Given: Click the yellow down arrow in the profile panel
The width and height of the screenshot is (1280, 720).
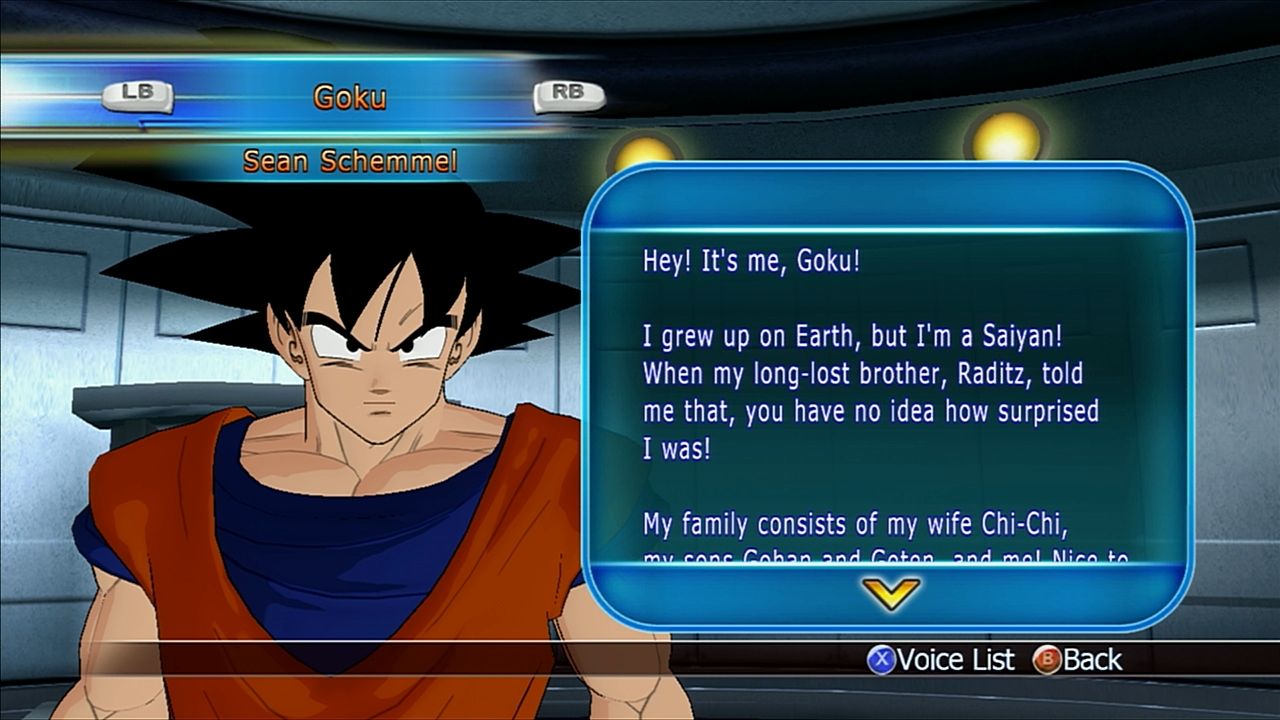Looking at the screenshot, I should point(890,594).
